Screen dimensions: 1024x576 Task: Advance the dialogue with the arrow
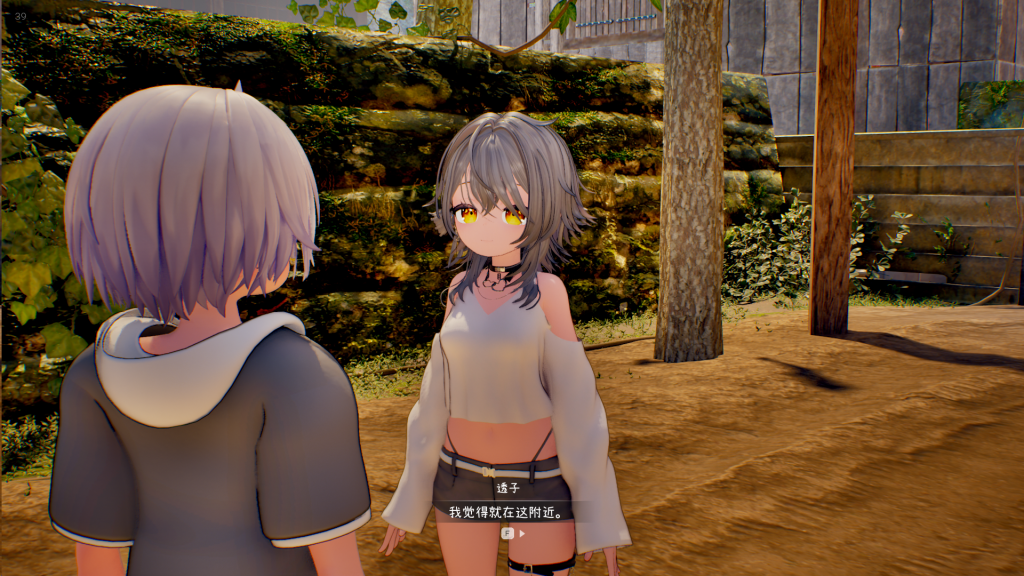point(521,533)
